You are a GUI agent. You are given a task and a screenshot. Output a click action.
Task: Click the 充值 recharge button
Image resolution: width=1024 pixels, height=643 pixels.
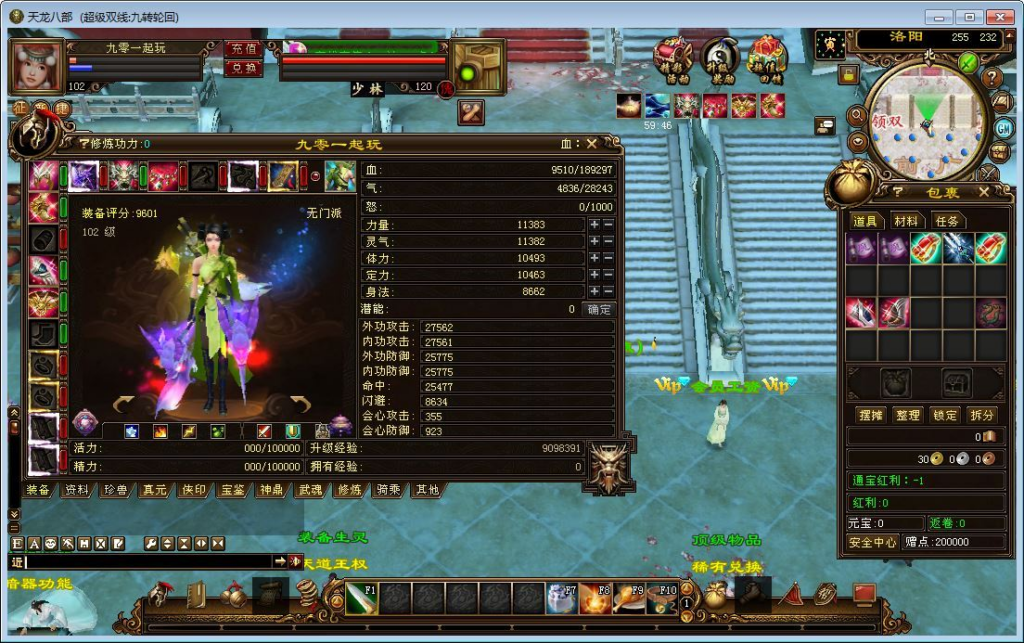[x=242, y=48]
